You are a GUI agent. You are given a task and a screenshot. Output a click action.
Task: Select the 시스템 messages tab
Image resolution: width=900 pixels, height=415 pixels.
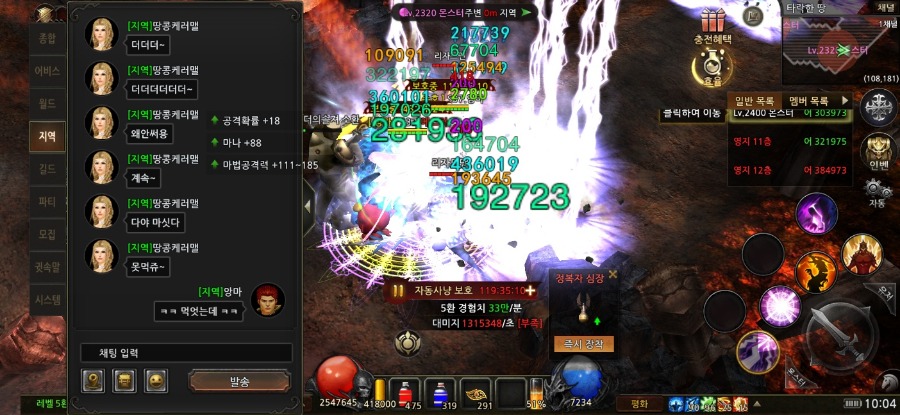(47, 299)
